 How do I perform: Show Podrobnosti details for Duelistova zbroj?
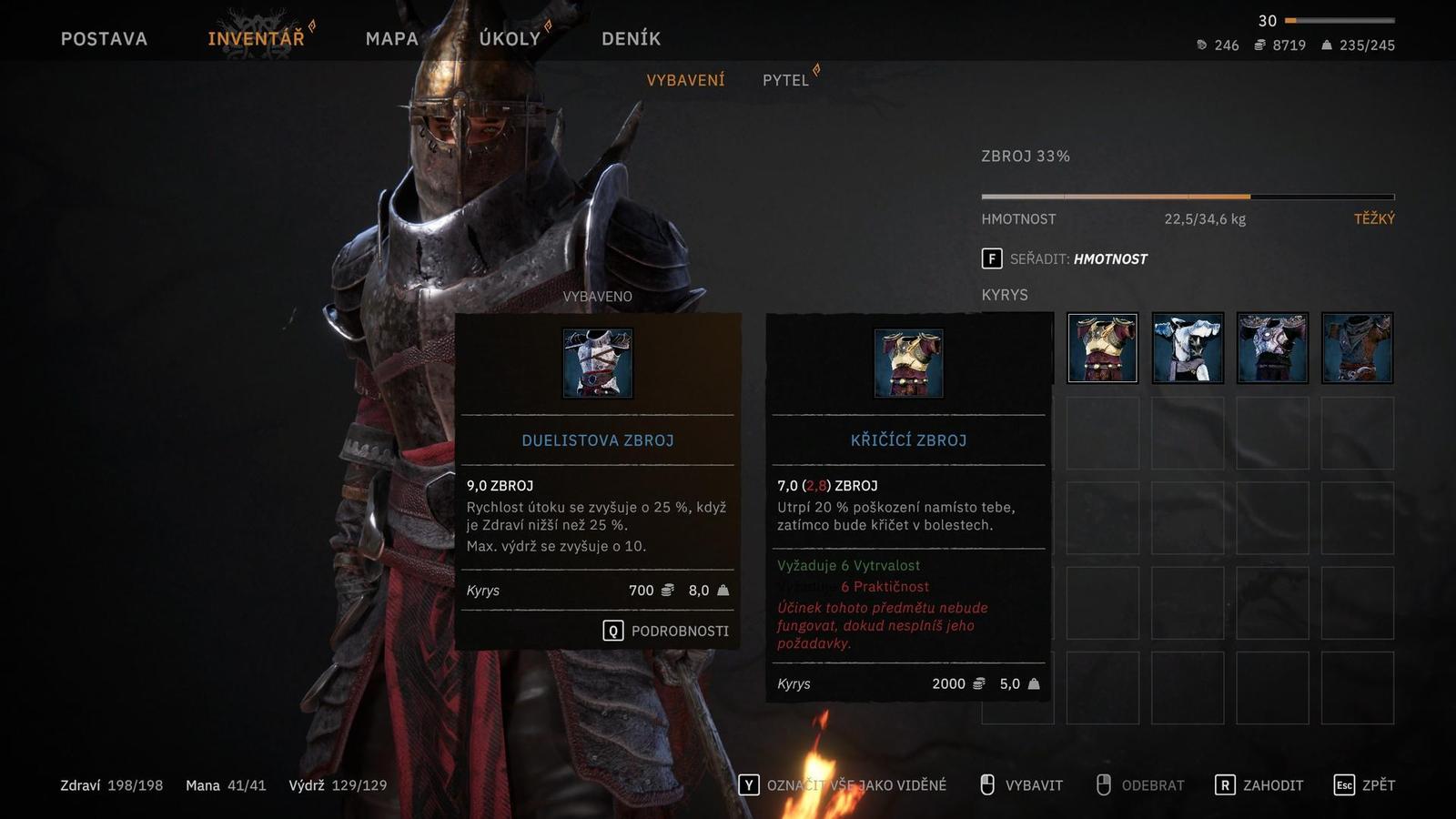(x=666, y=631)
